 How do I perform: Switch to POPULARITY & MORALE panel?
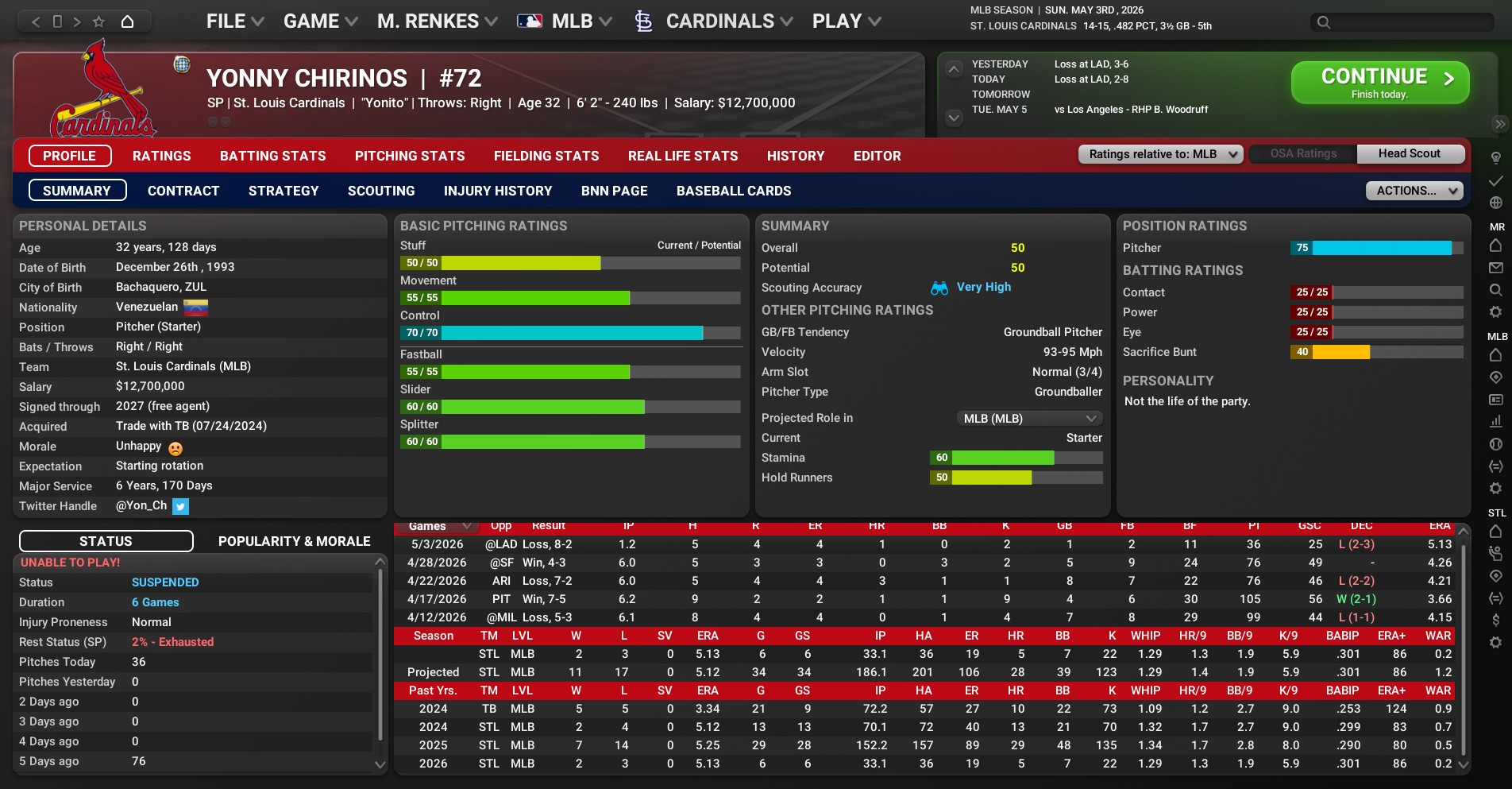[294, 541]
